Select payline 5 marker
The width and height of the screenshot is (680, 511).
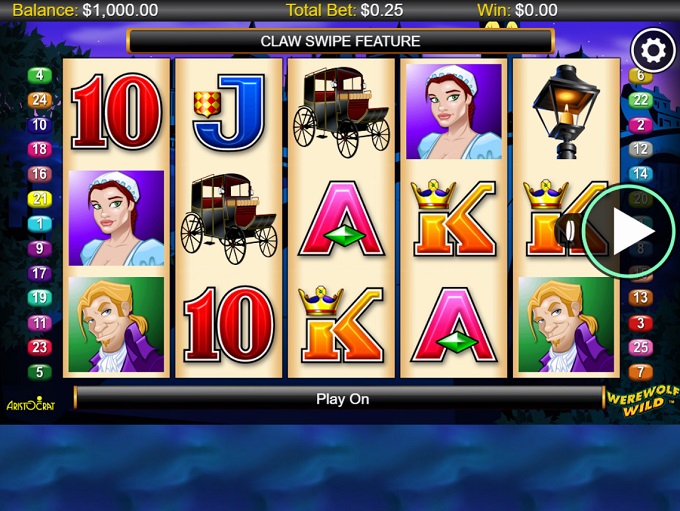40,372
